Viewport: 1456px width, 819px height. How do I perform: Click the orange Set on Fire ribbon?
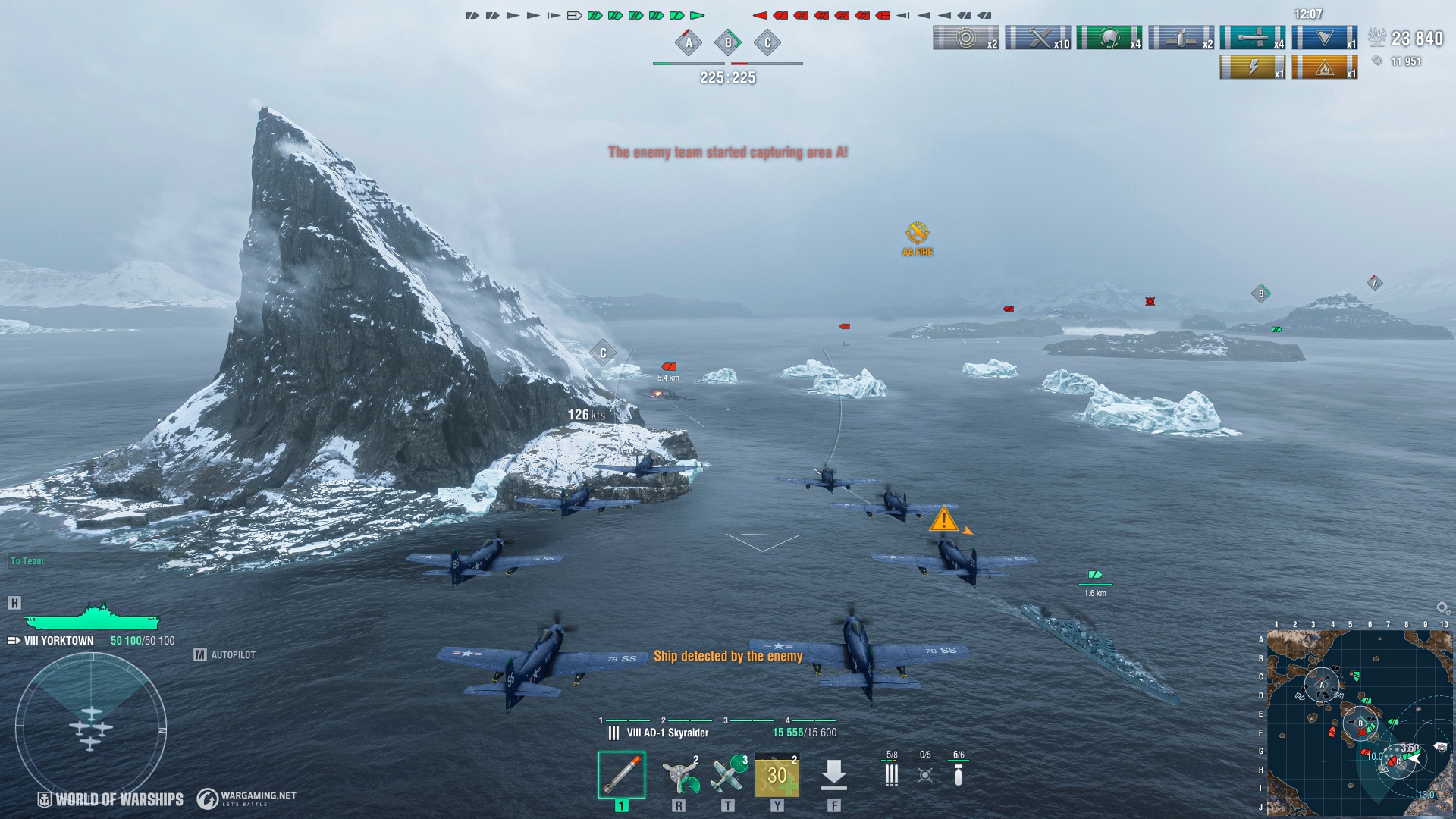point(1324,67)
